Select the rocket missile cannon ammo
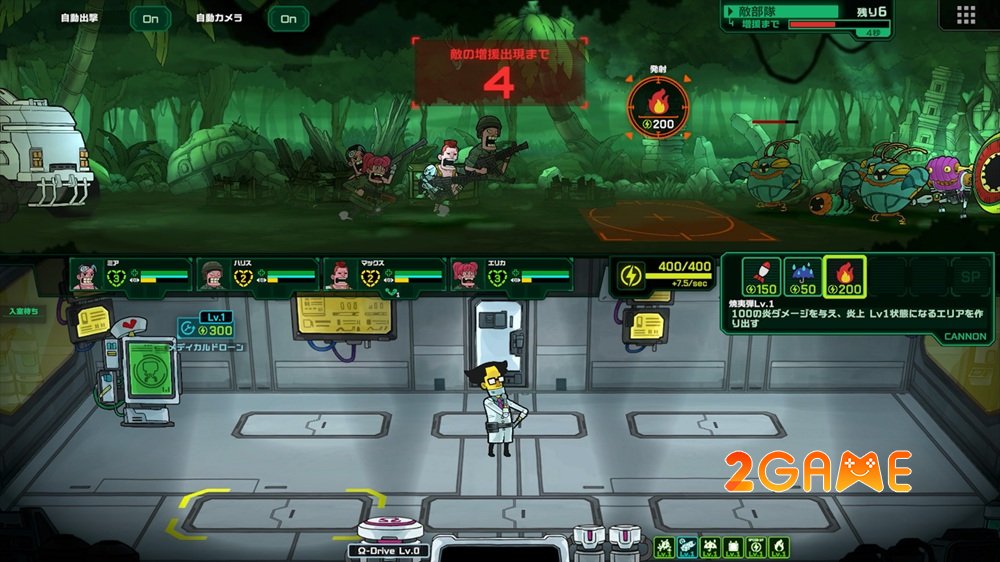Screen dimensions: 1000x562 tap(765, 277)
